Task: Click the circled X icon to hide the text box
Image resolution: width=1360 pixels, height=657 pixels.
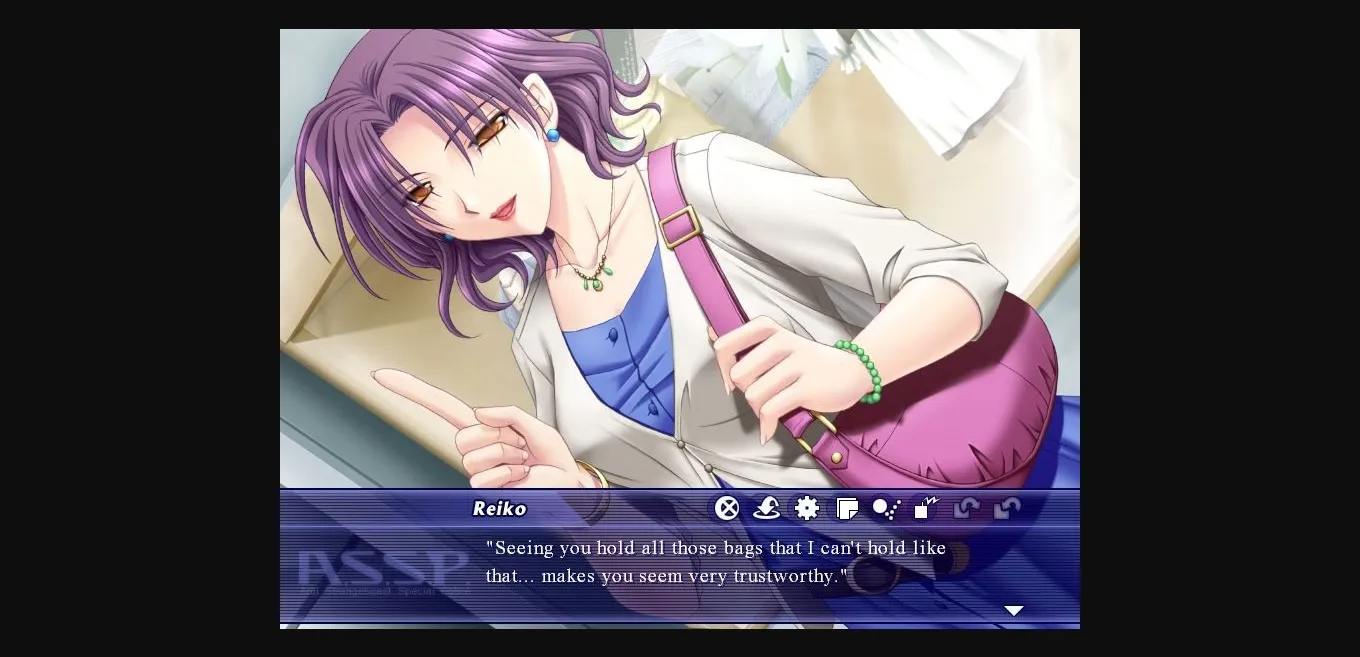Action: coord(727,508)
